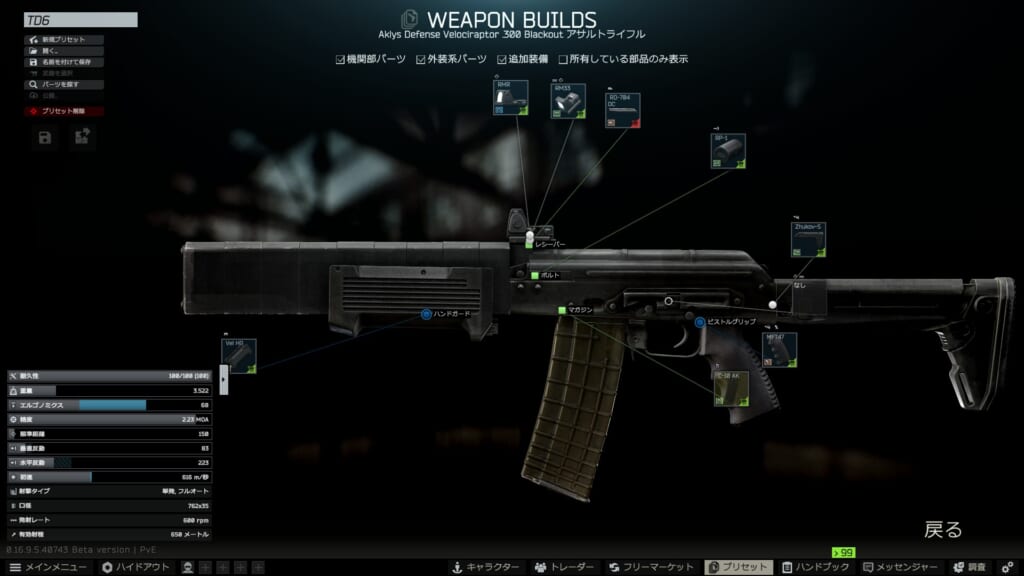Select the RMR sight part slot
The width and height of the screenshot is (1024, 576).
512,98
